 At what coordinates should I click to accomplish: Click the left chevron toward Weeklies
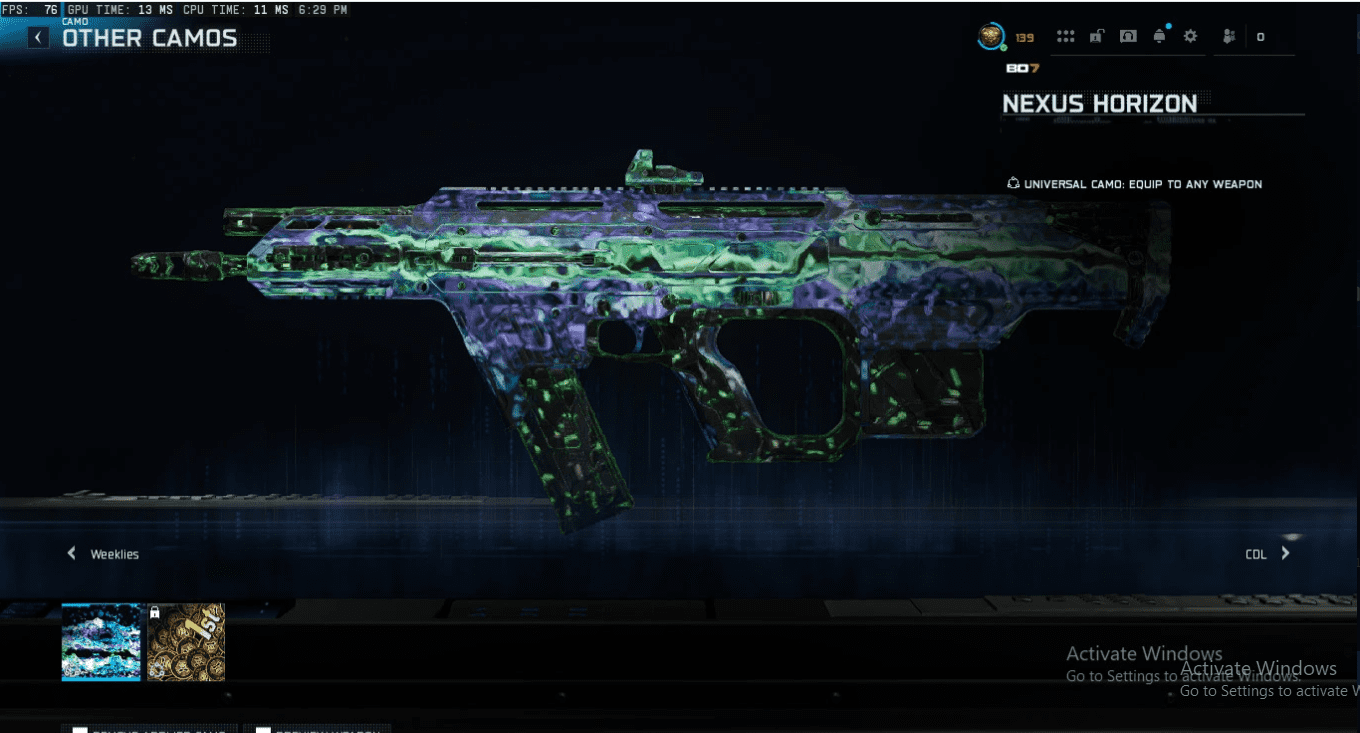(71, 552)
